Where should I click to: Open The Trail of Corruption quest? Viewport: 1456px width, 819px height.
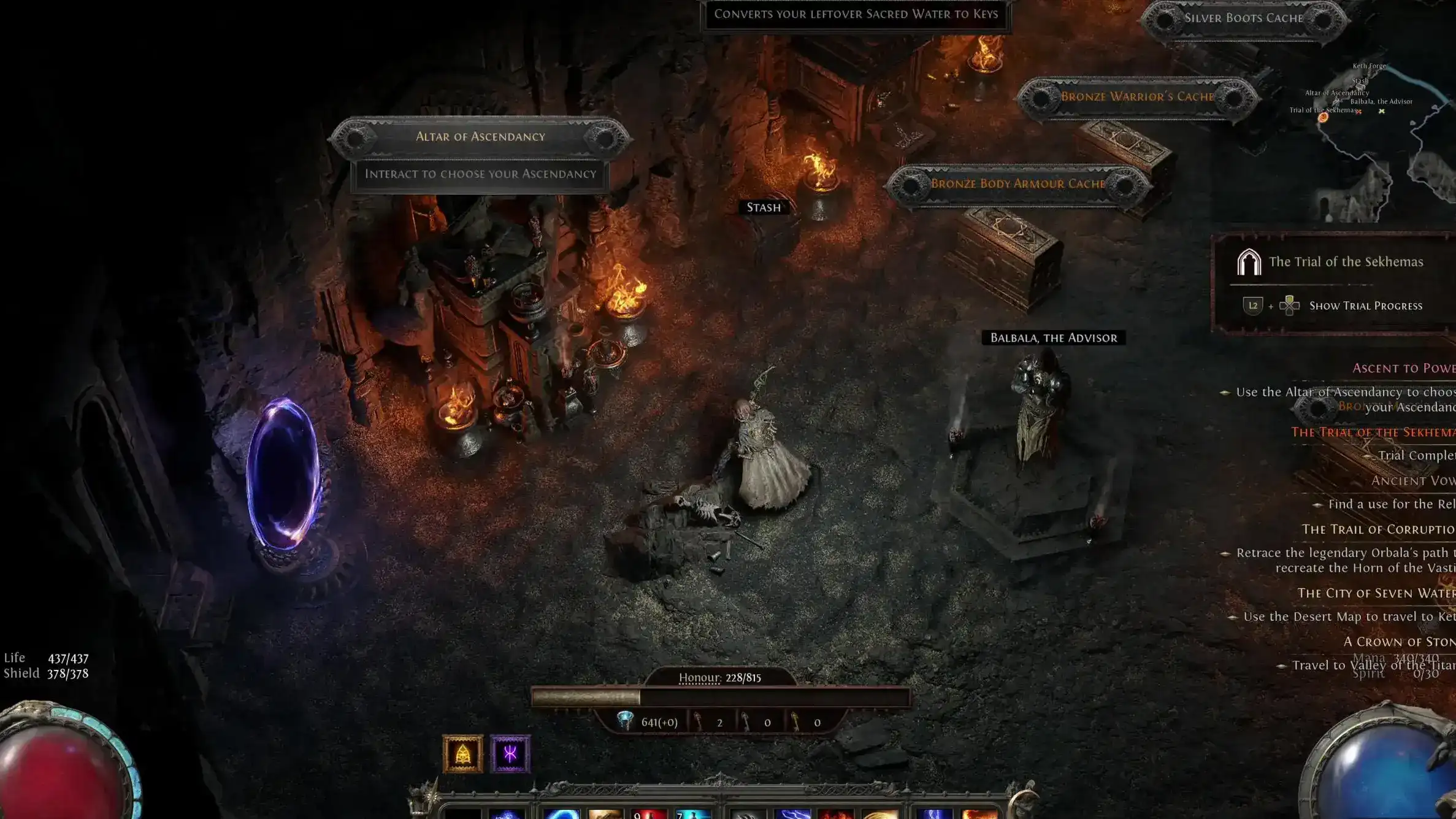[1377, 529]
